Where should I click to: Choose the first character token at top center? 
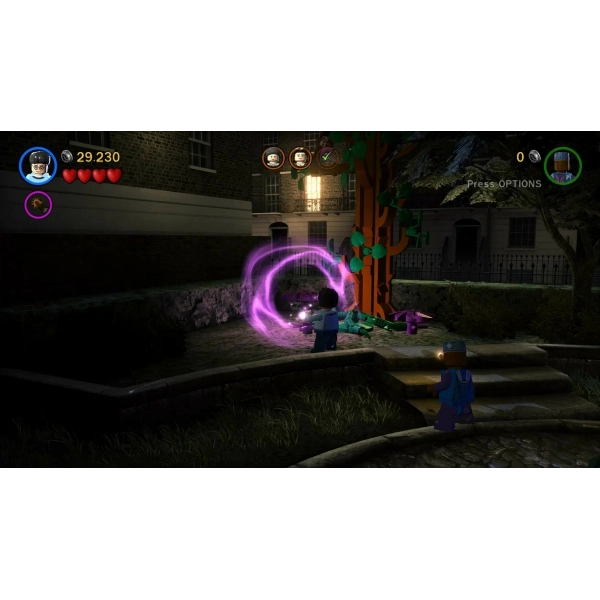(273, 158)
